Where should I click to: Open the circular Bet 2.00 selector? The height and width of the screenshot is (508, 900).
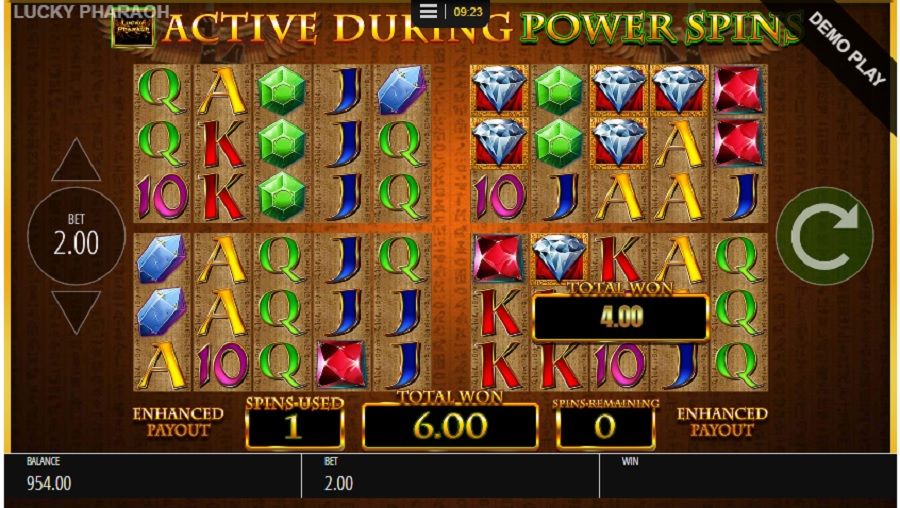pos(76,236)
